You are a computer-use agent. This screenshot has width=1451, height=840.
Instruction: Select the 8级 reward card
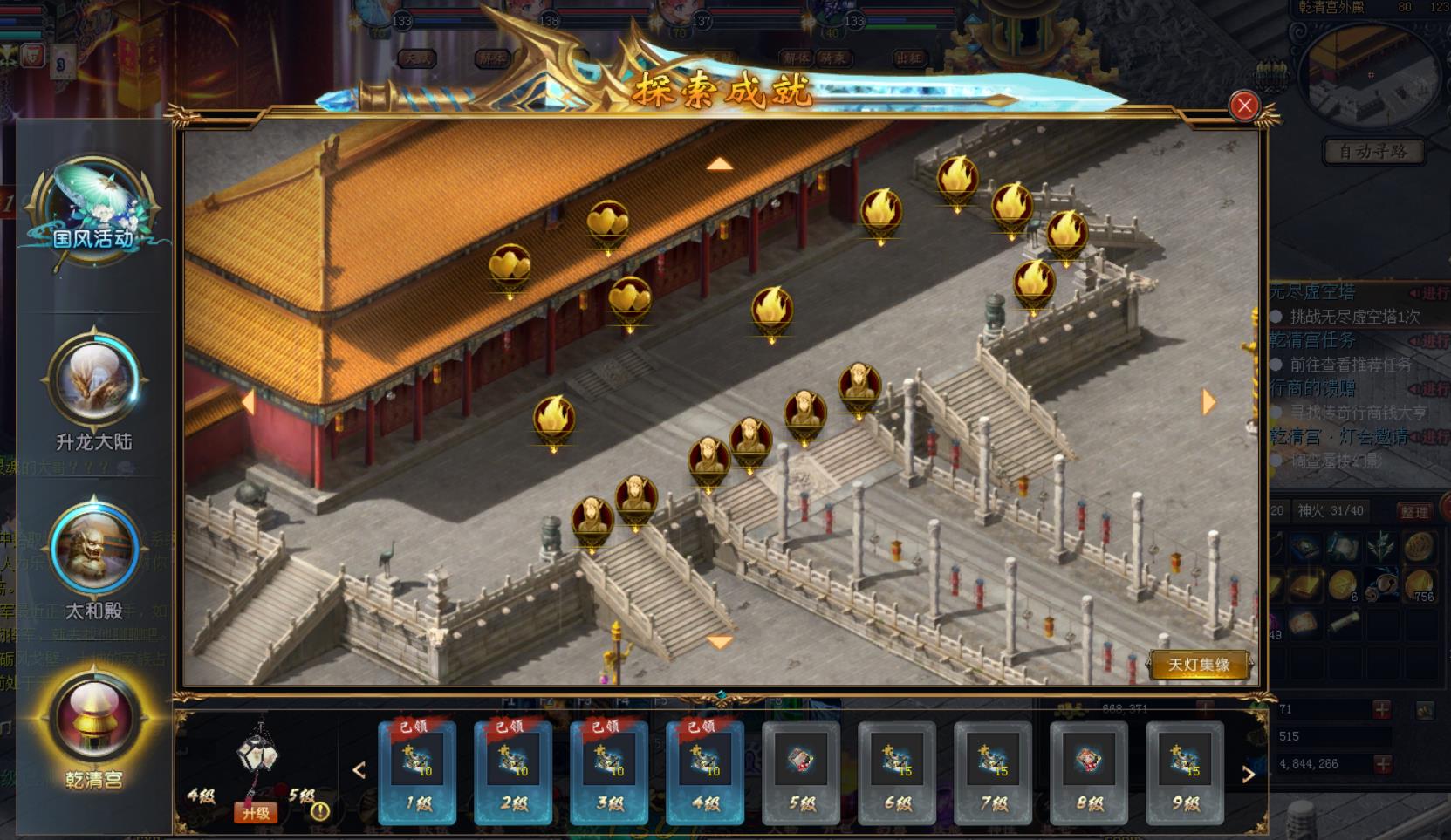pyautogui.click(x=1089, y=772)
